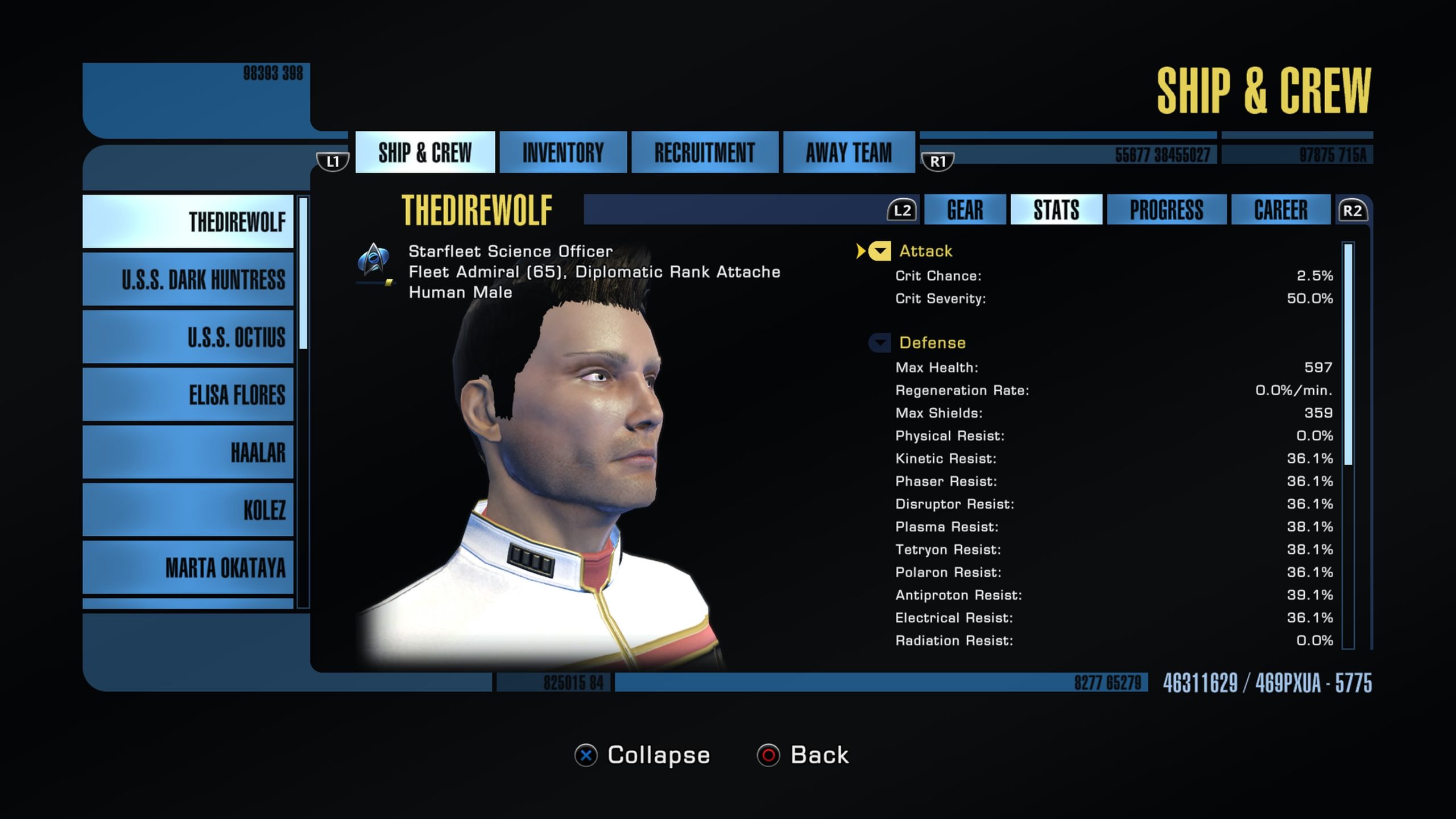This screenshot has height=819, width=1456.
Task: Open the Stats sub-tab
Action: [x=1056, y=210]
